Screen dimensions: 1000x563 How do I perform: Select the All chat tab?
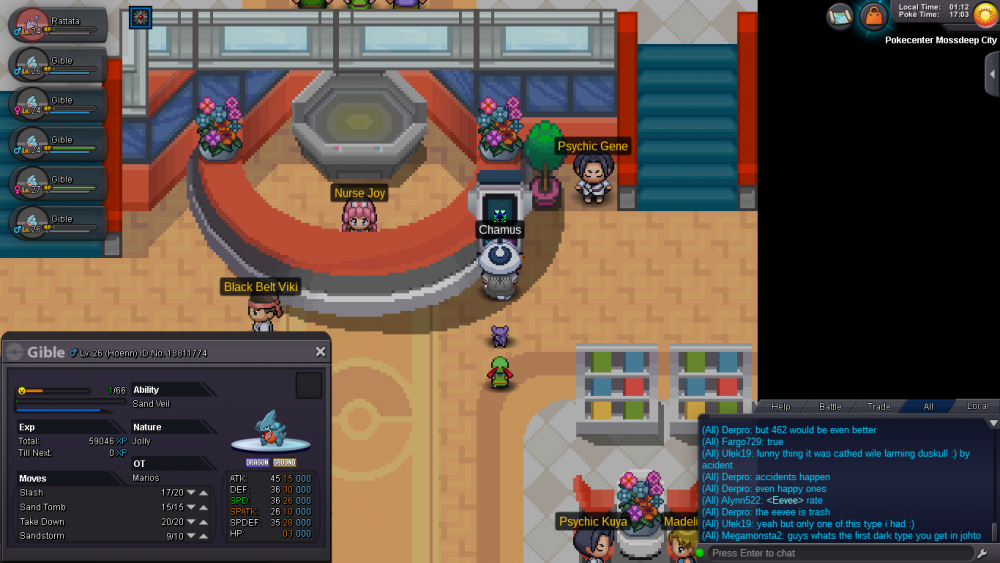(x=928, y=406)
